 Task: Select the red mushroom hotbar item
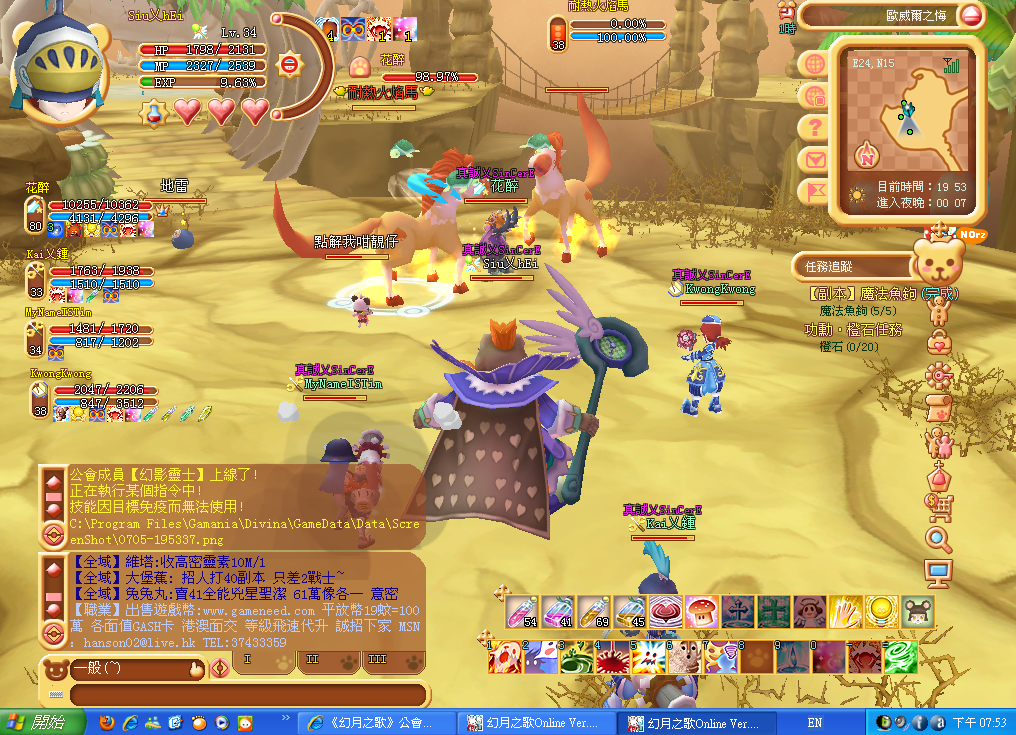(701, 611)
